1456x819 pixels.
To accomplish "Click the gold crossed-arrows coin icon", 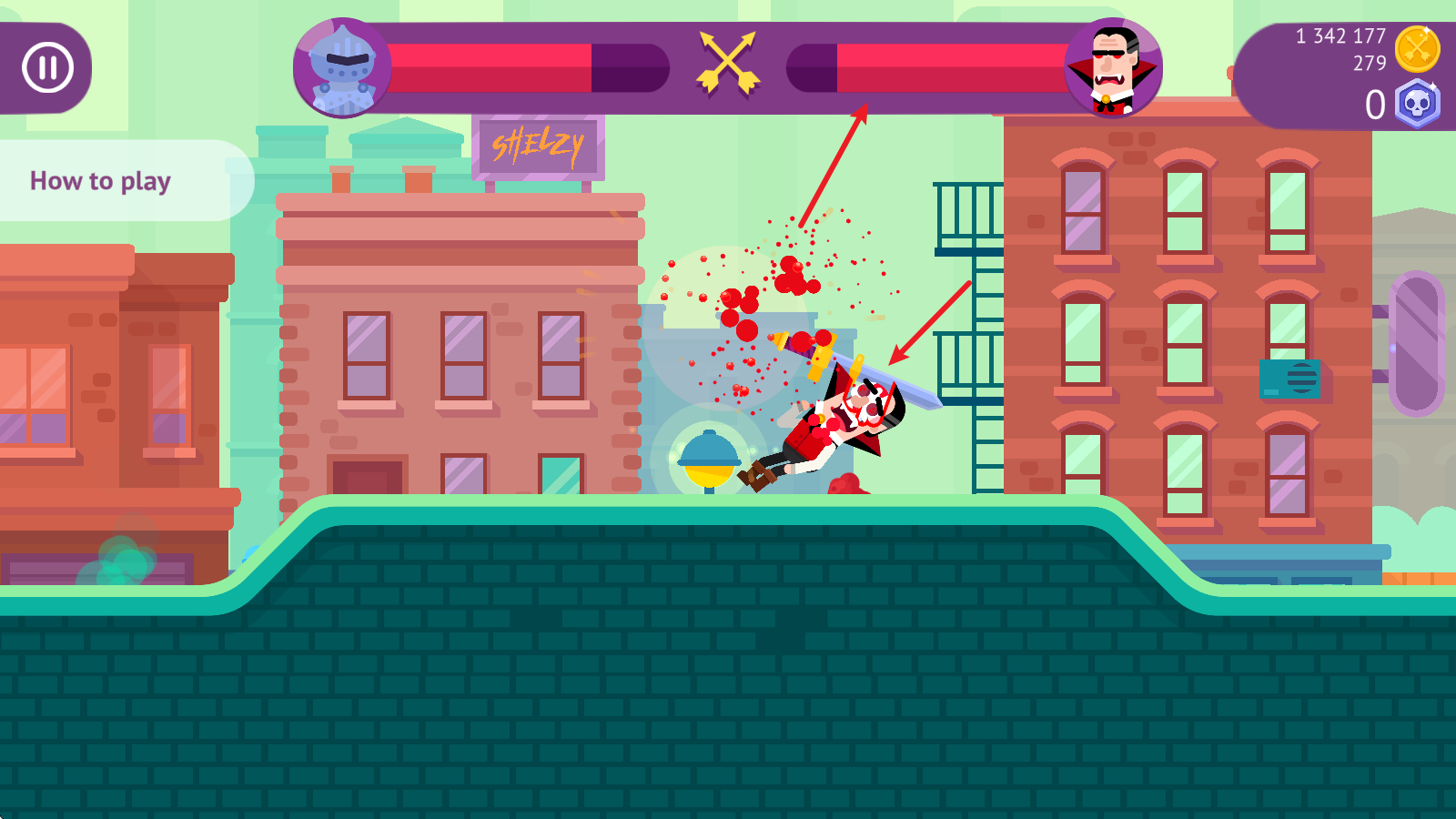I will click(1417, 49).
